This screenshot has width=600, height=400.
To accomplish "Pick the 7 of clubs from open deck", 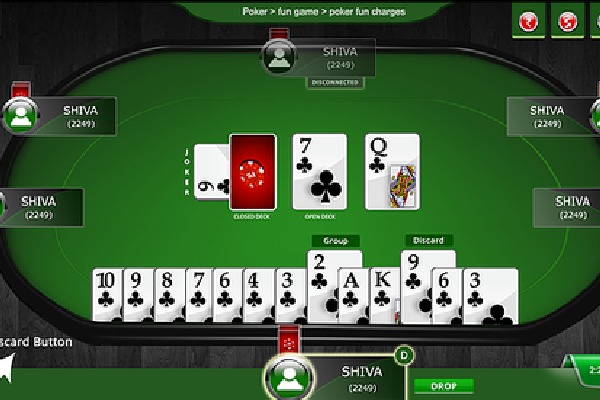I will [x=320, y=171].
